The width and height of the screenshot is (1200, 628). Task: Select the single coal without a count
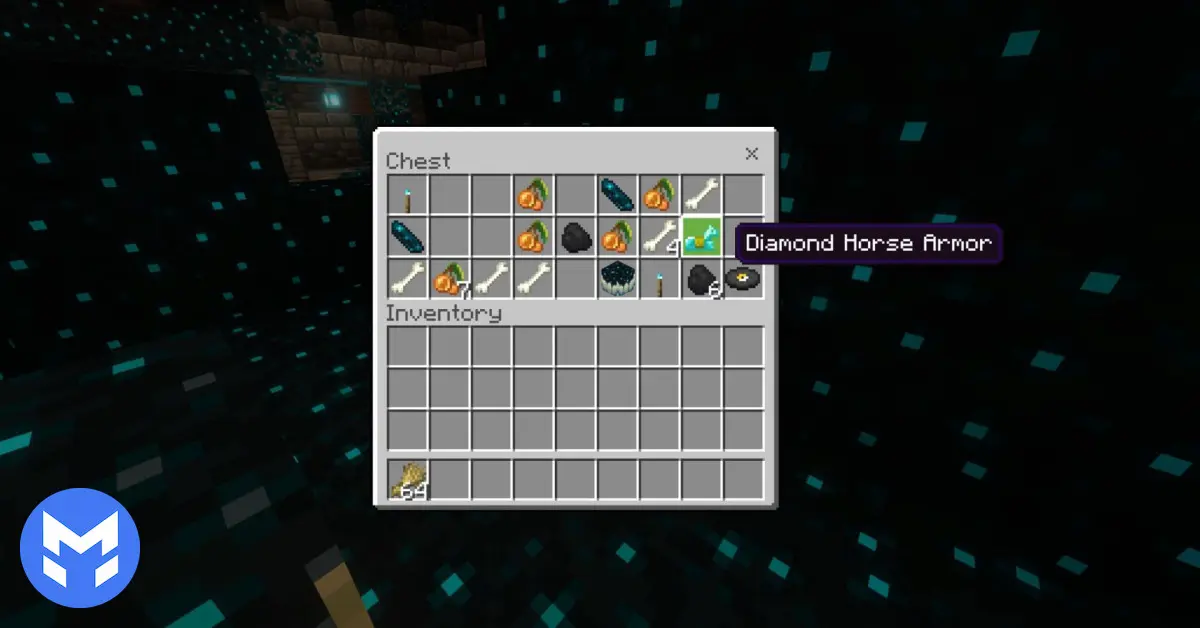tap(575, 237)
